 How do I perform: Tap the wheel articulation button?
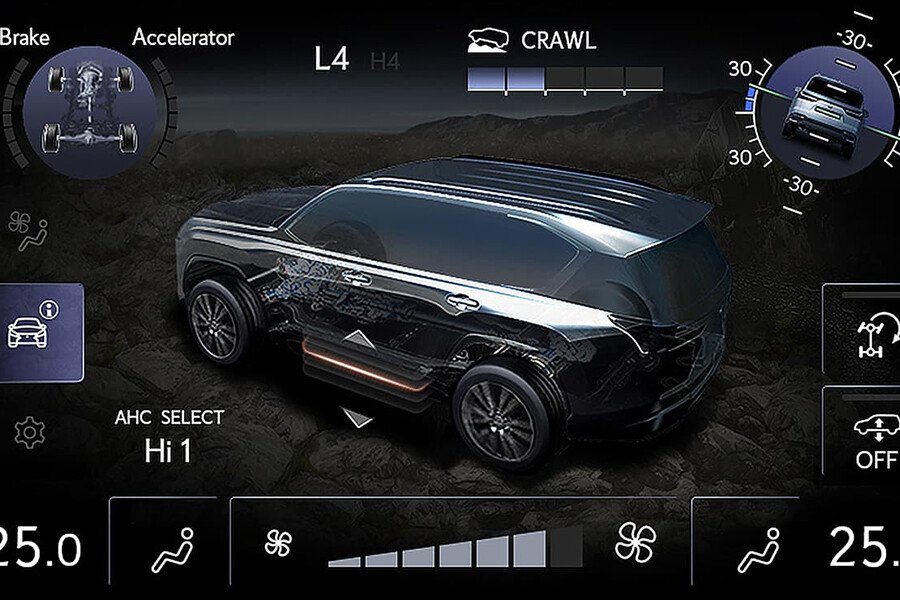pos(866,334)
